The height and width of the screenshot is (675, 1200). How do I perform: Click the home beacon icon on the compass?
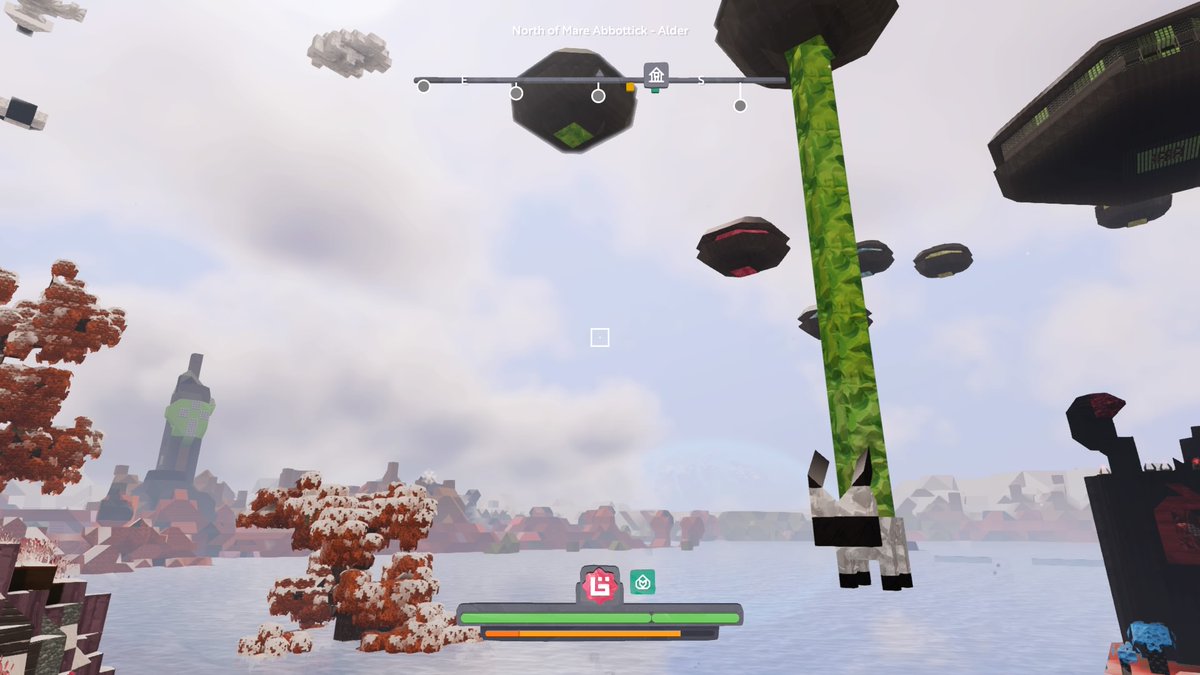click(656, 75)
